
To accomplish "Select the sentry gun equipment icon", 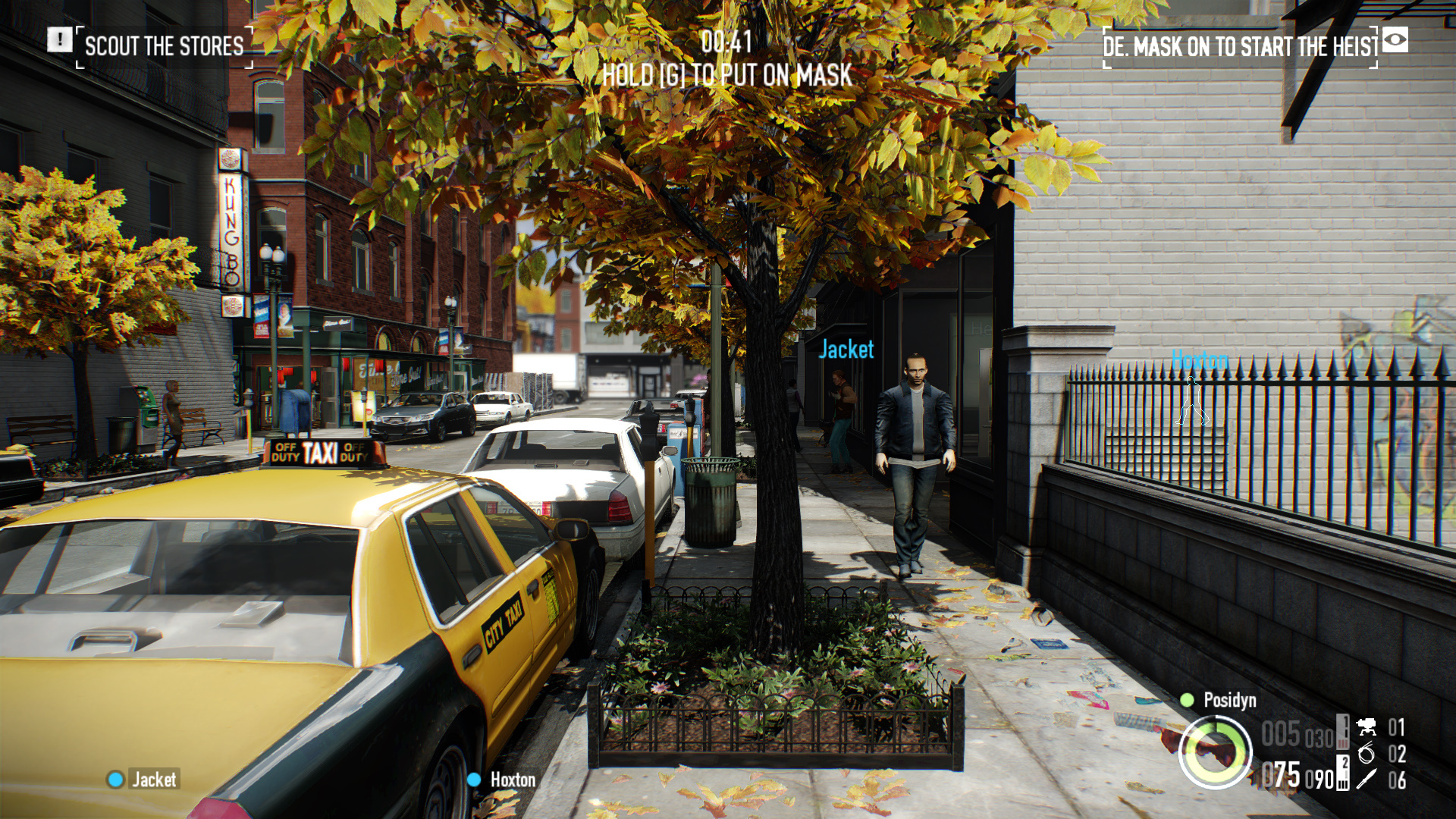I will (1367, 727).
